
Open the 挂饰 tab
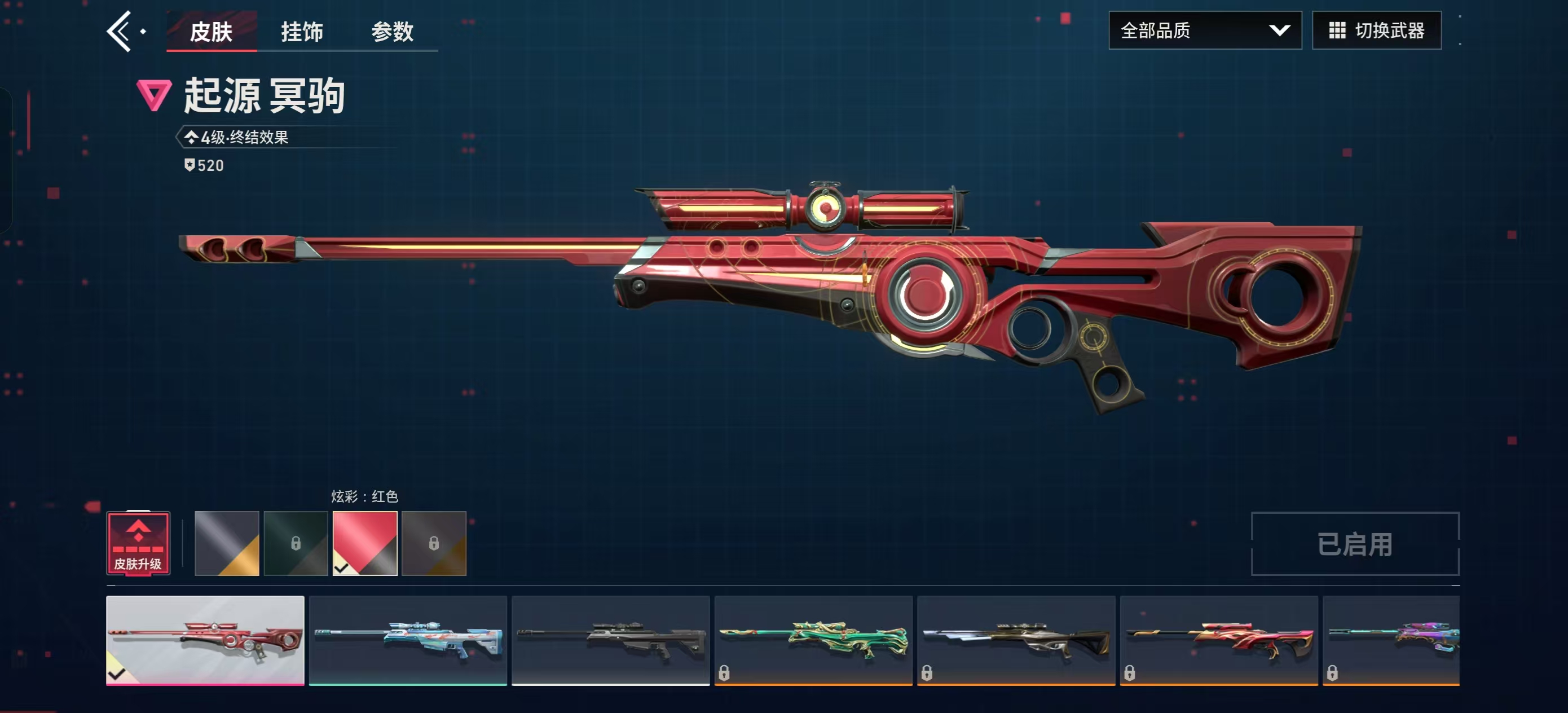coord(301,32)
